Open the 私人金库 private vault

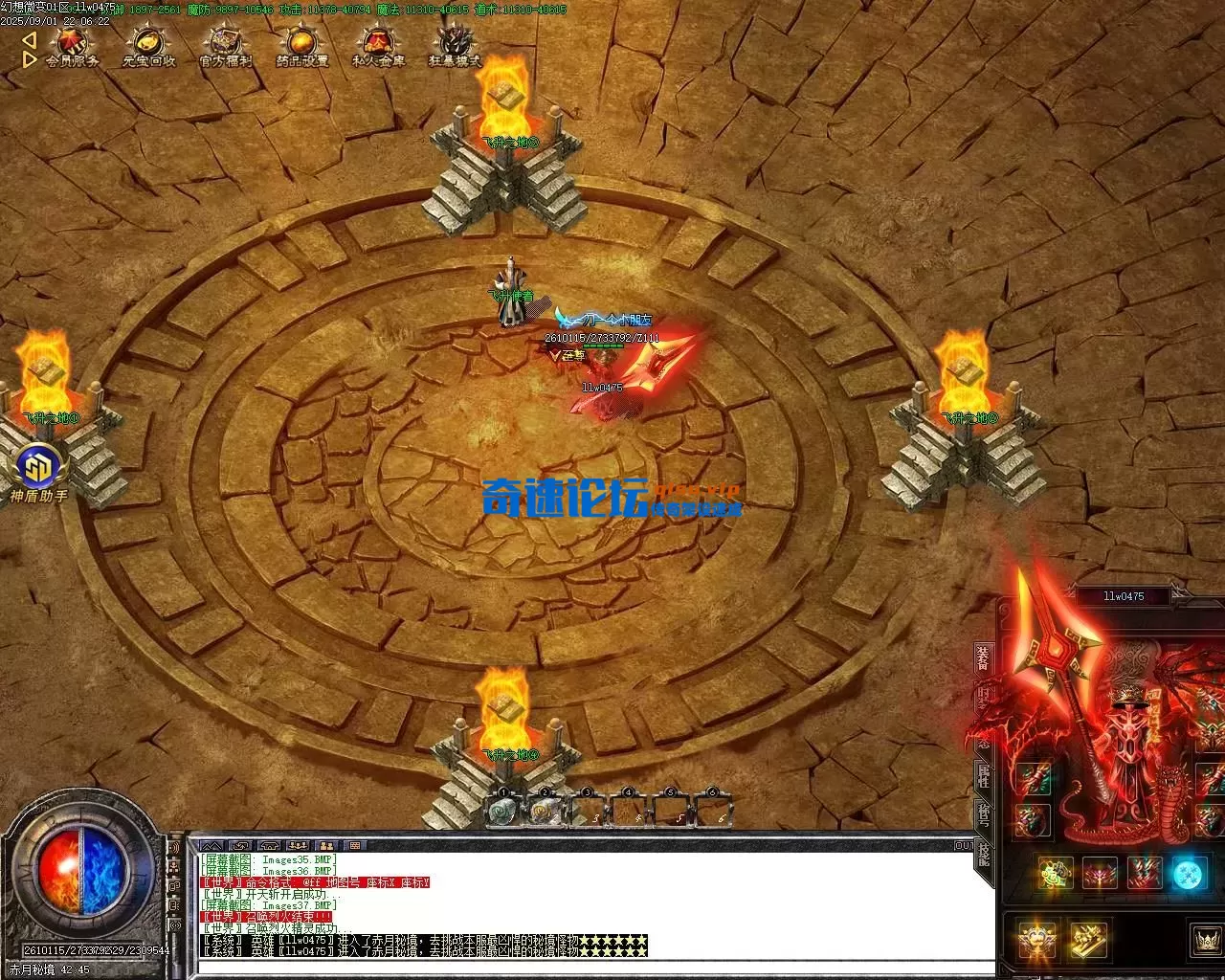(x=378, y=47)
